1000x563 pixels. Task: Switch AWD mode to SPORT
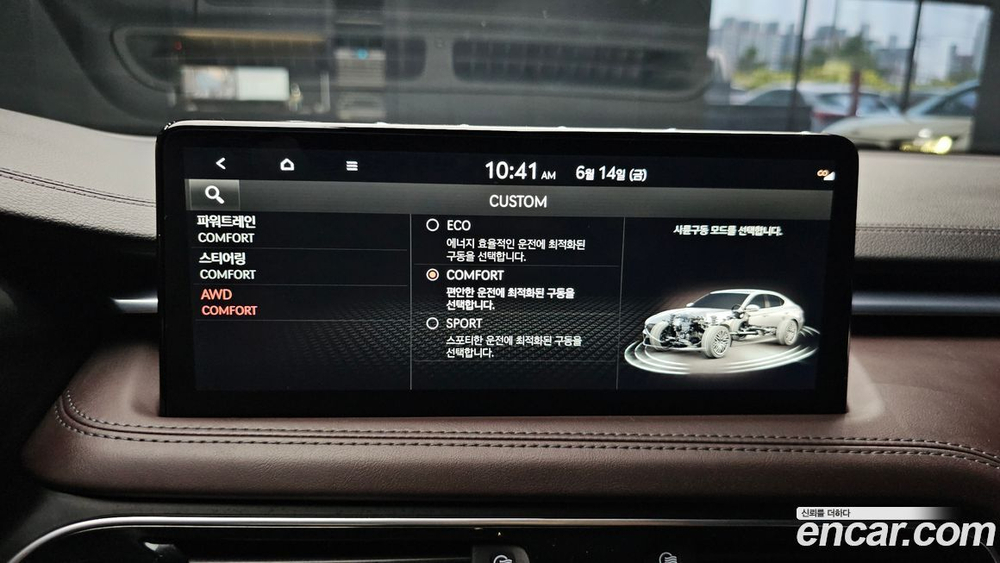[x=433, y=323]
